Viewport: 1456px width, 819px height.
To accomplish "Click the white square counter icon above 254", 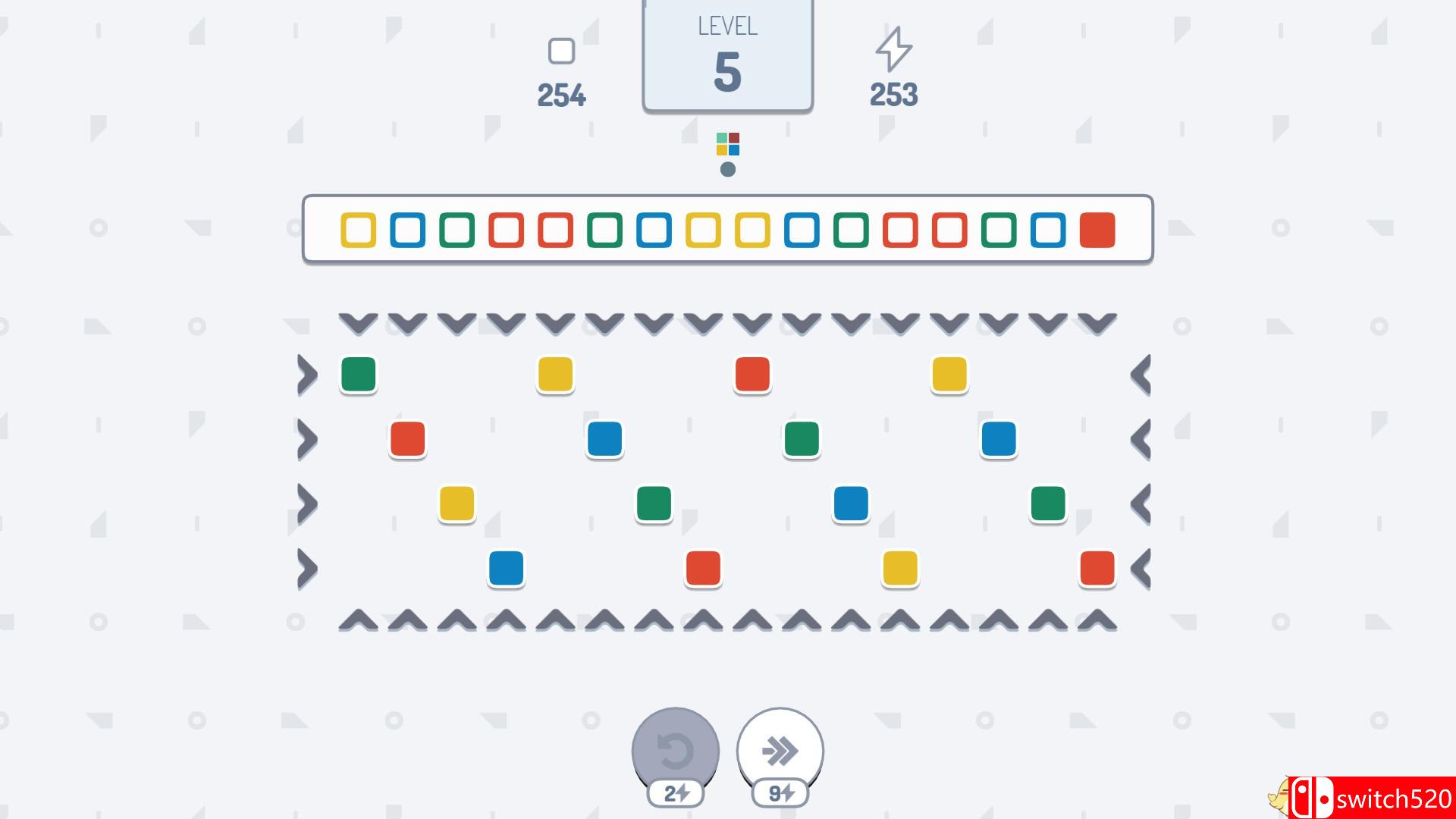I will click(x=561, y=51).
